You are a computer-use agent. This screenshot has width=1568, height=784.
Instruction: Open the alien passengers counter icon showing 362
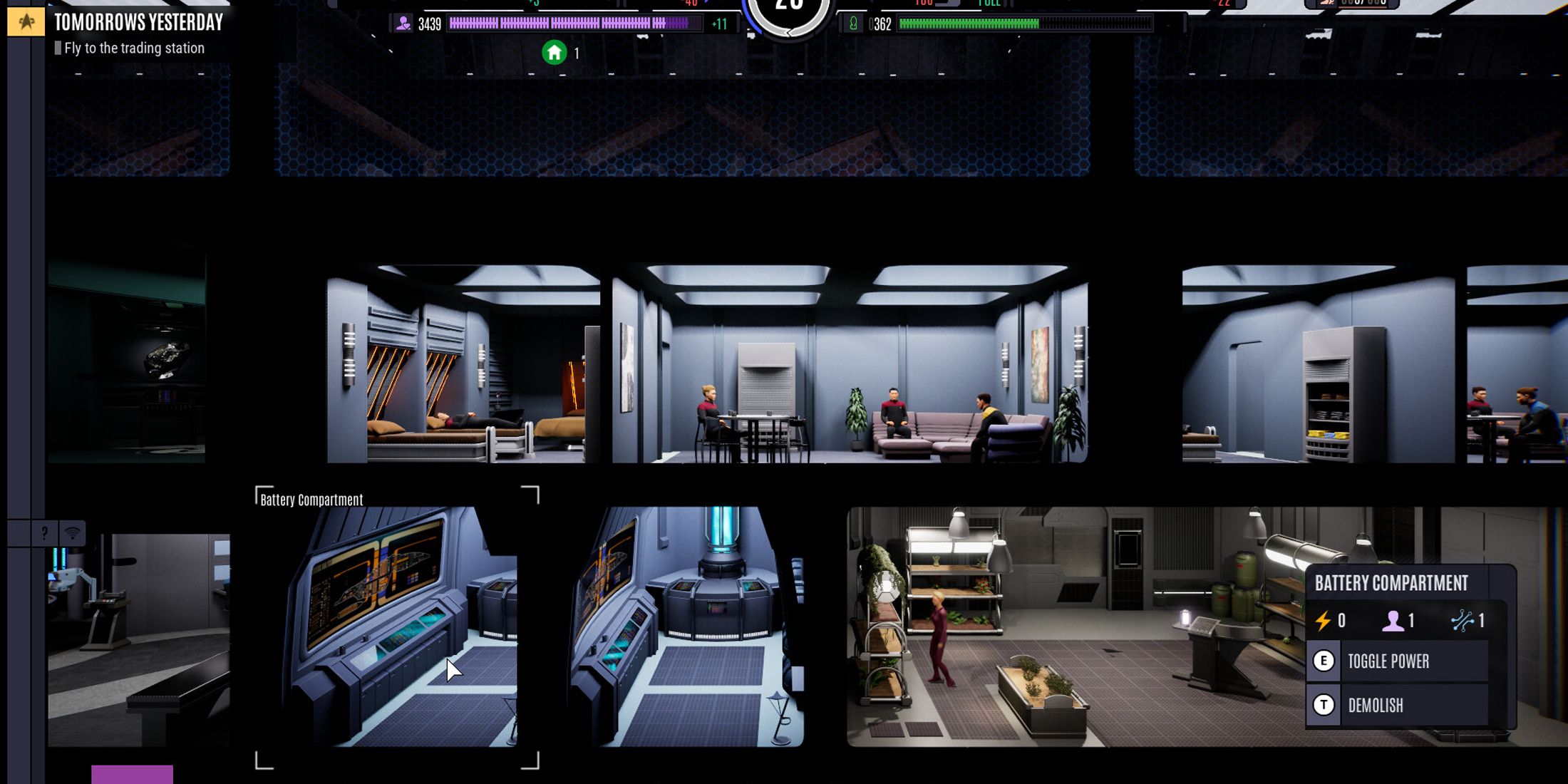852,22
